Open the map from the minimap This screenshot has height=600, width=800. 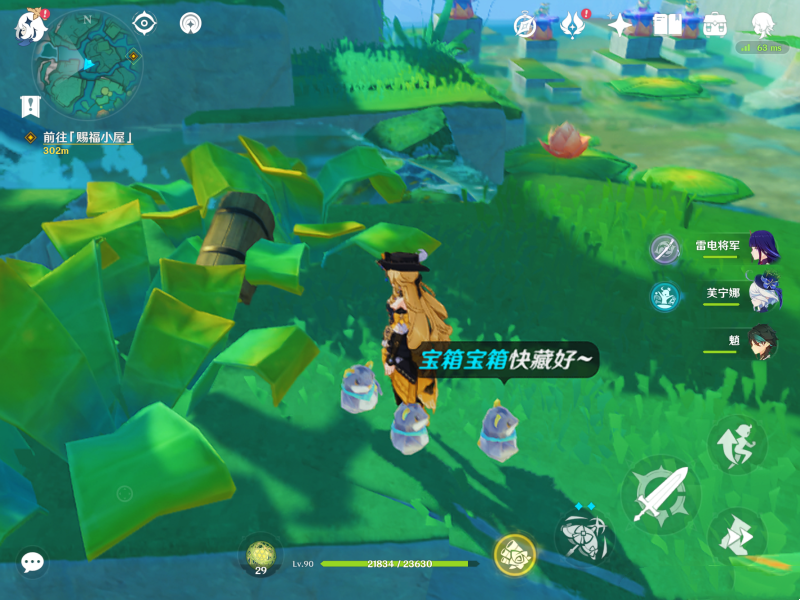pos(87,64)
